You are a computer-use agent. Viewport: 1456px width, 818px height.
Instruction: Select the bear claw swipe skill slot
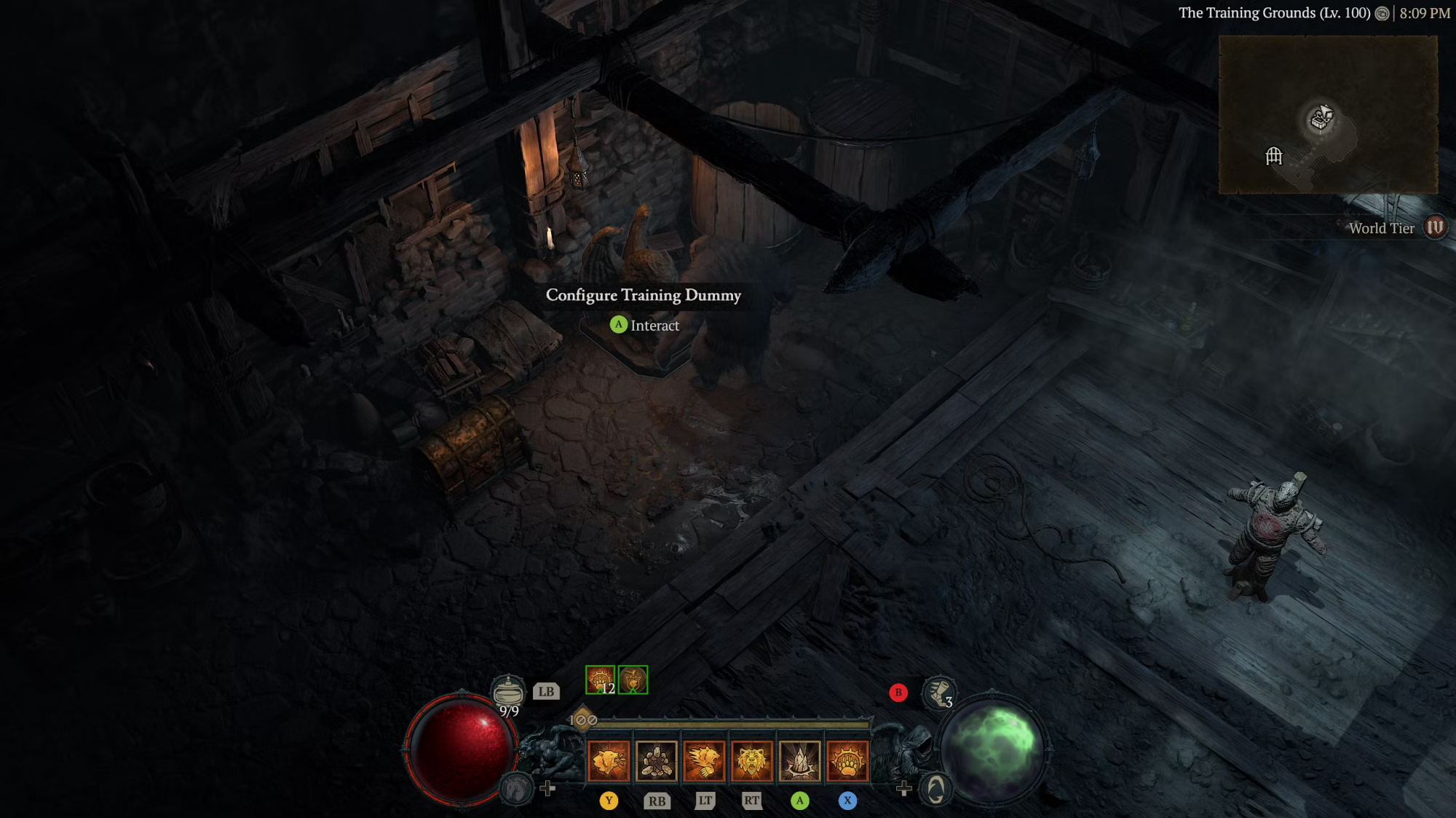coord(609,761)
